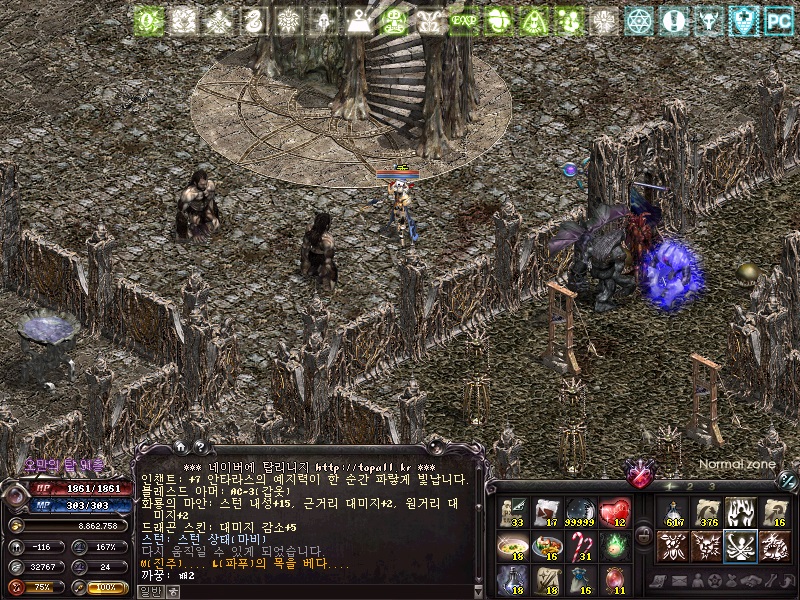800x600 pixels.
Task: Use the blue gift pouch item
Action: tap(580, 580)
